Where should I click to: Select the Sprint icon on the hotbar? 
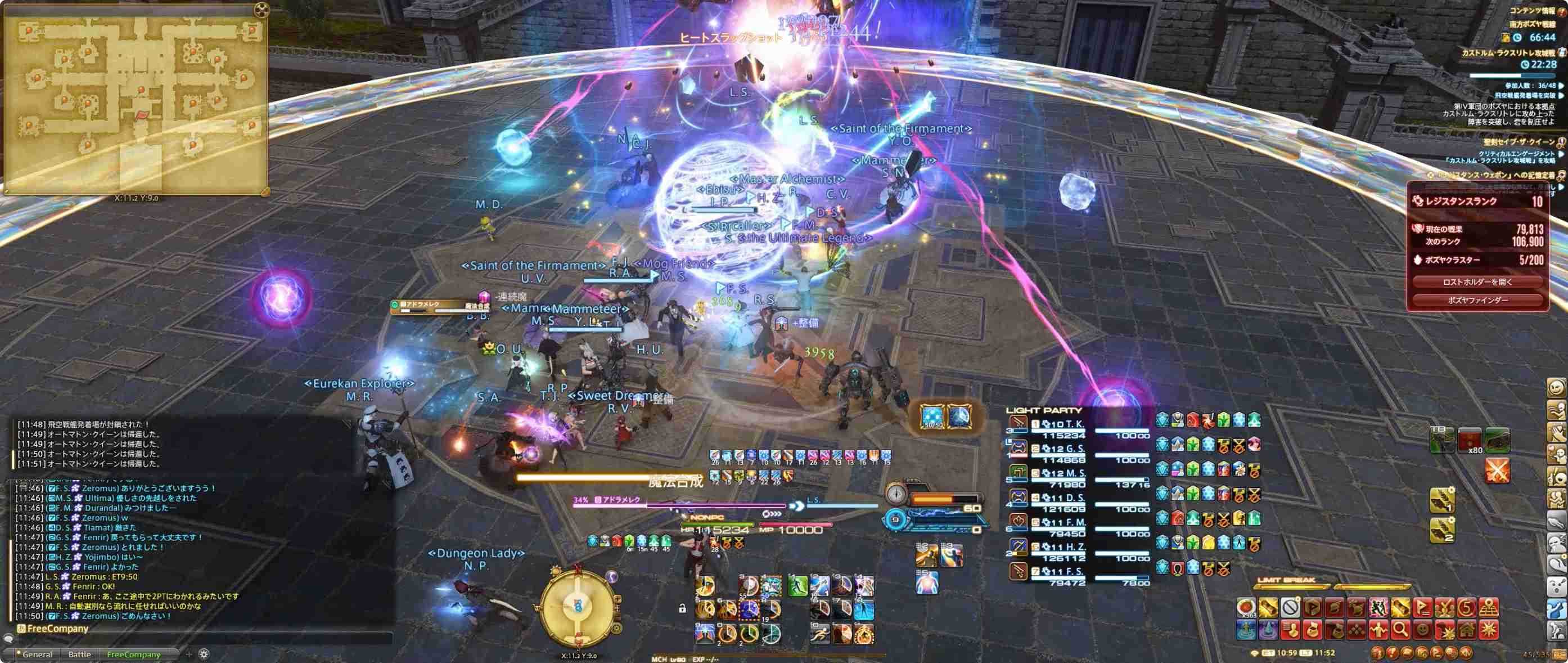click(819, 634)
